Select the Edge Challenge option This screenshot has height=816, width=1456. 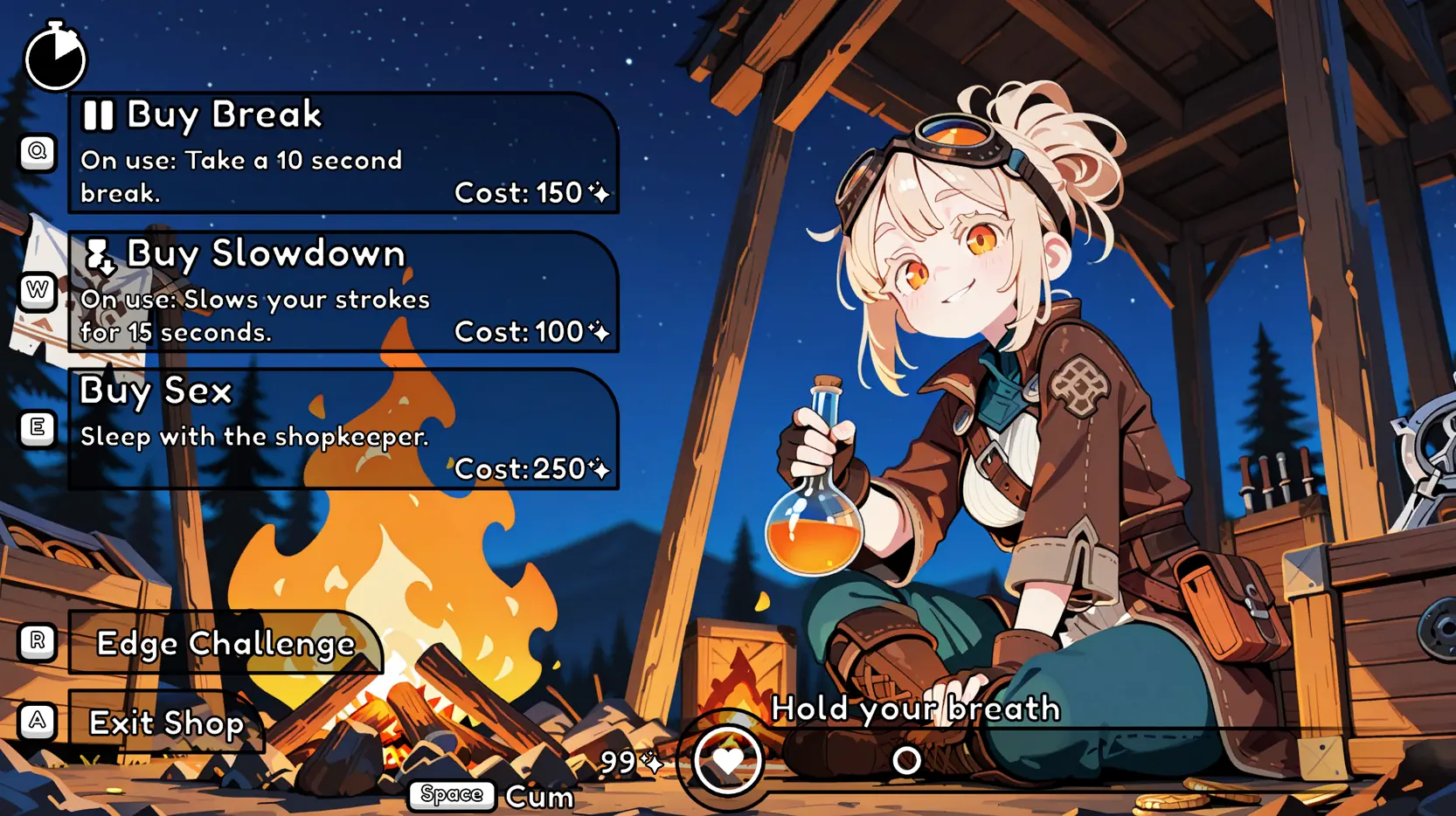click(x=225, y=643)
